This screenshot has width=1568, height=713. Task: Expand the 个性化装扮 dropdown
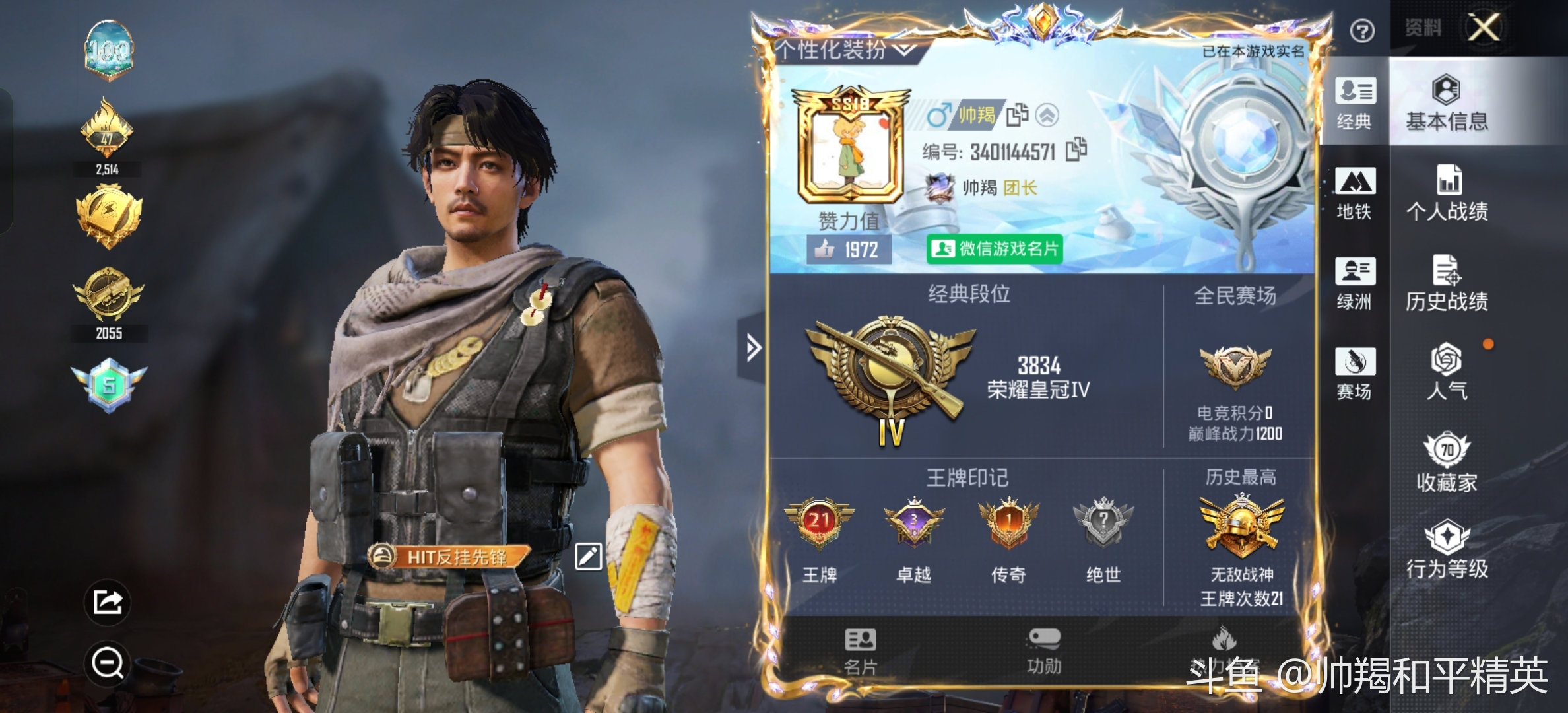845,50
